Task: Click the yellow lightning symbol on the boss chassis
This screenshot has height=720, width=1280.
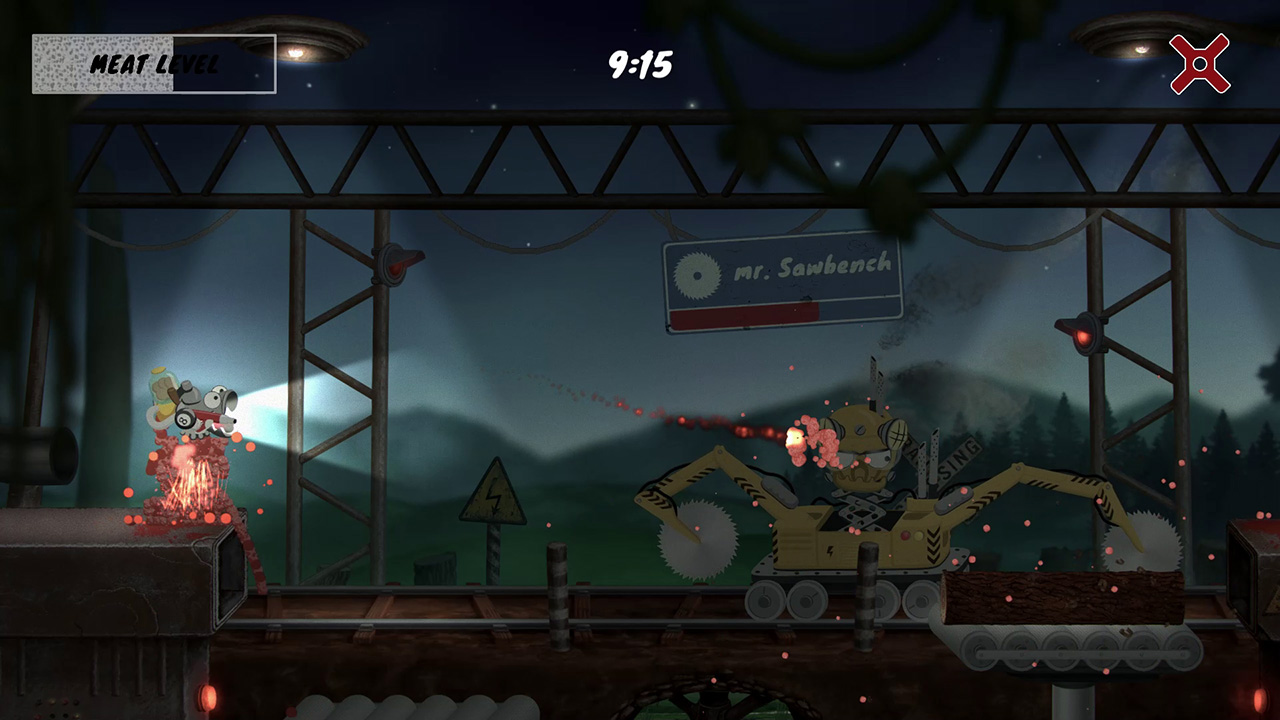Action: click(x=830, y=549)
